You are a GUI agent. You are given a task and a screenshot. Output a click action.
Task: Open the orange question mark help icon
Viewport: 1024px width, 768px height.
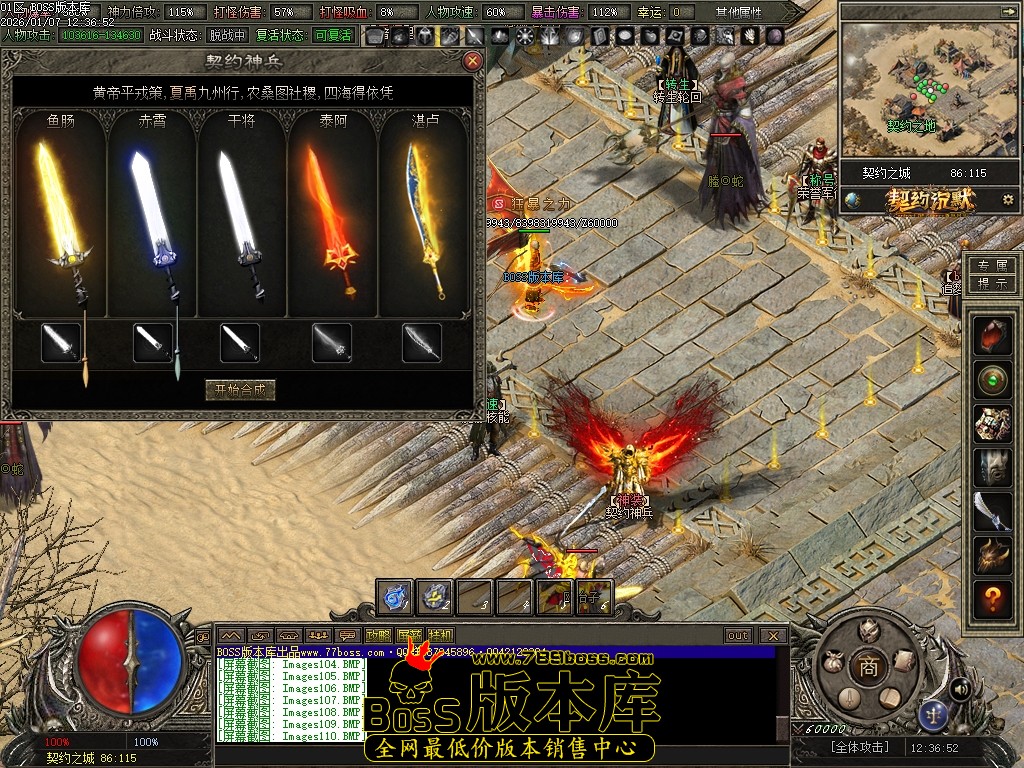992,599
